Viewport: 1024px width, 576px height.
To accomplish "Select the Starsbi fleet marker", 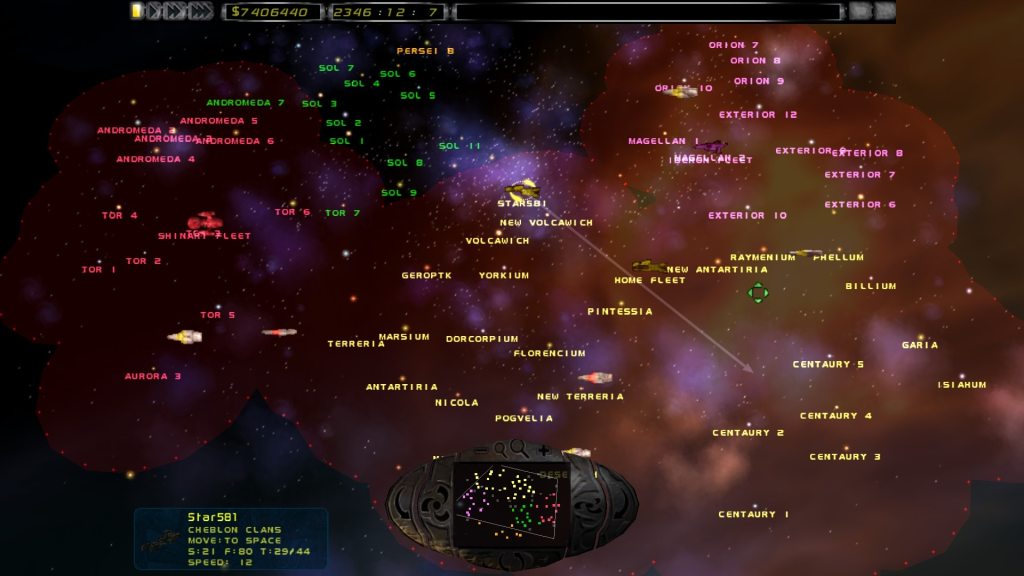I will pyautogui.click(x=522, y=190).
